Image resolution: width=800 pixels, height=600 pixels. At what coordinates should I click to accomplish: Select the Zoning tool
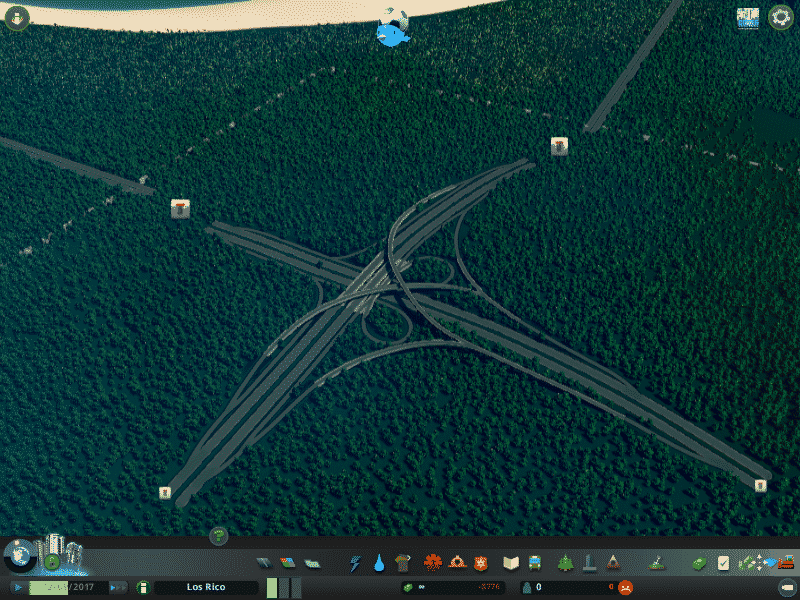click(x=288, y=563)
